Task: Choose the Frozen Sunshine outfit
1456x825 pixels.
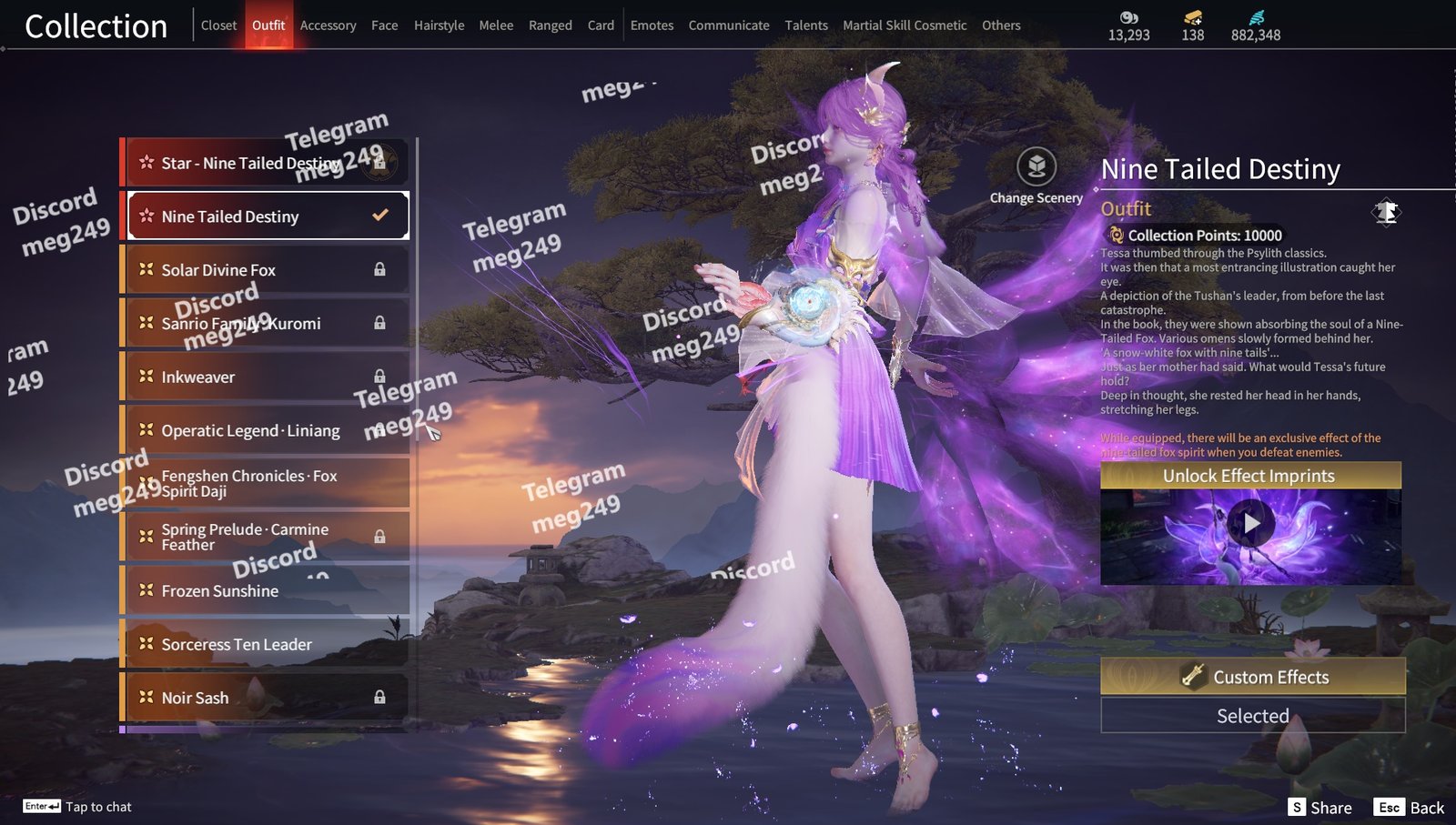Action: [266, 591]
